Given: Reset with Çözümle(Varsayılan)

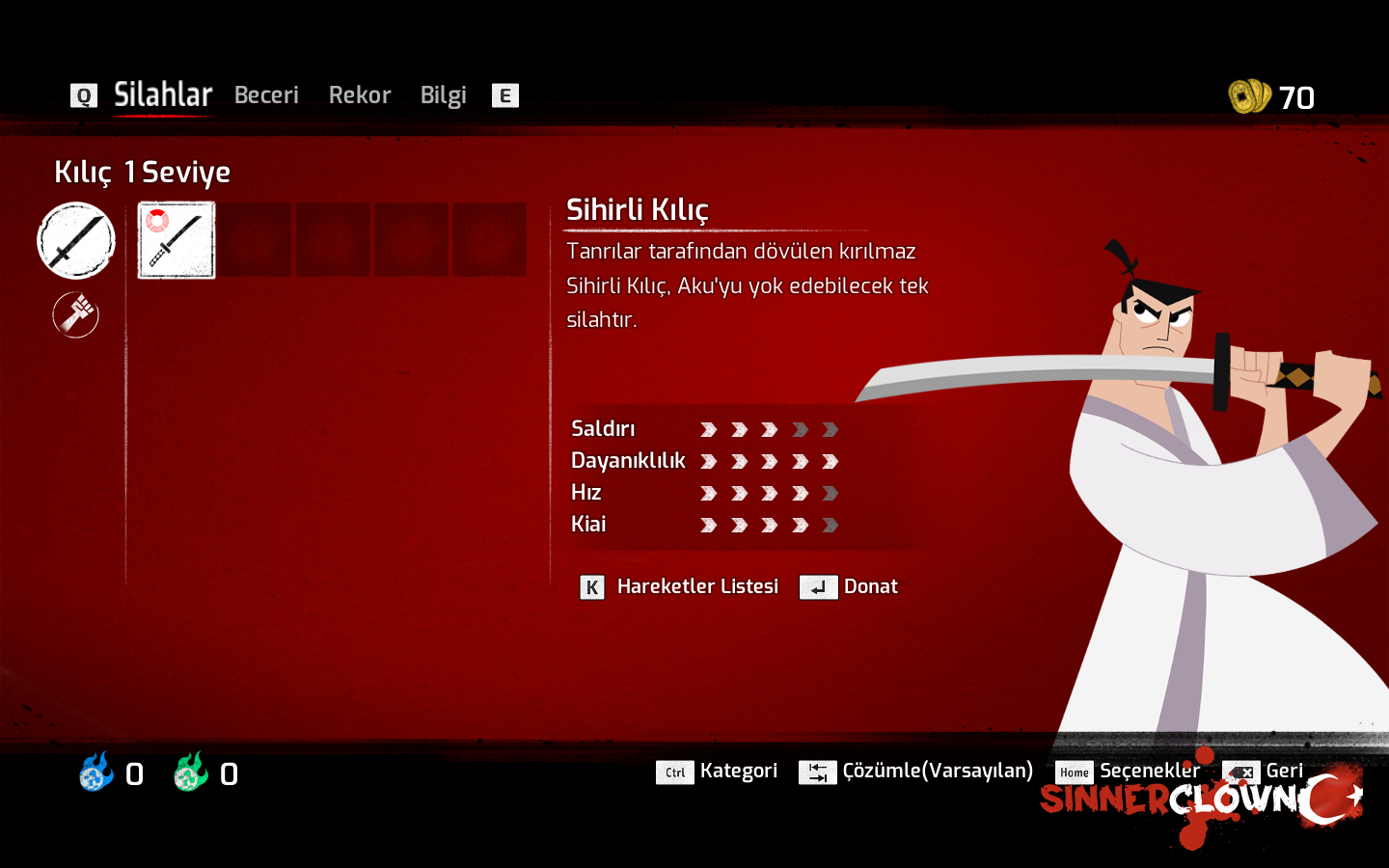Looking at the screenshot, I should tap(937, 771).
